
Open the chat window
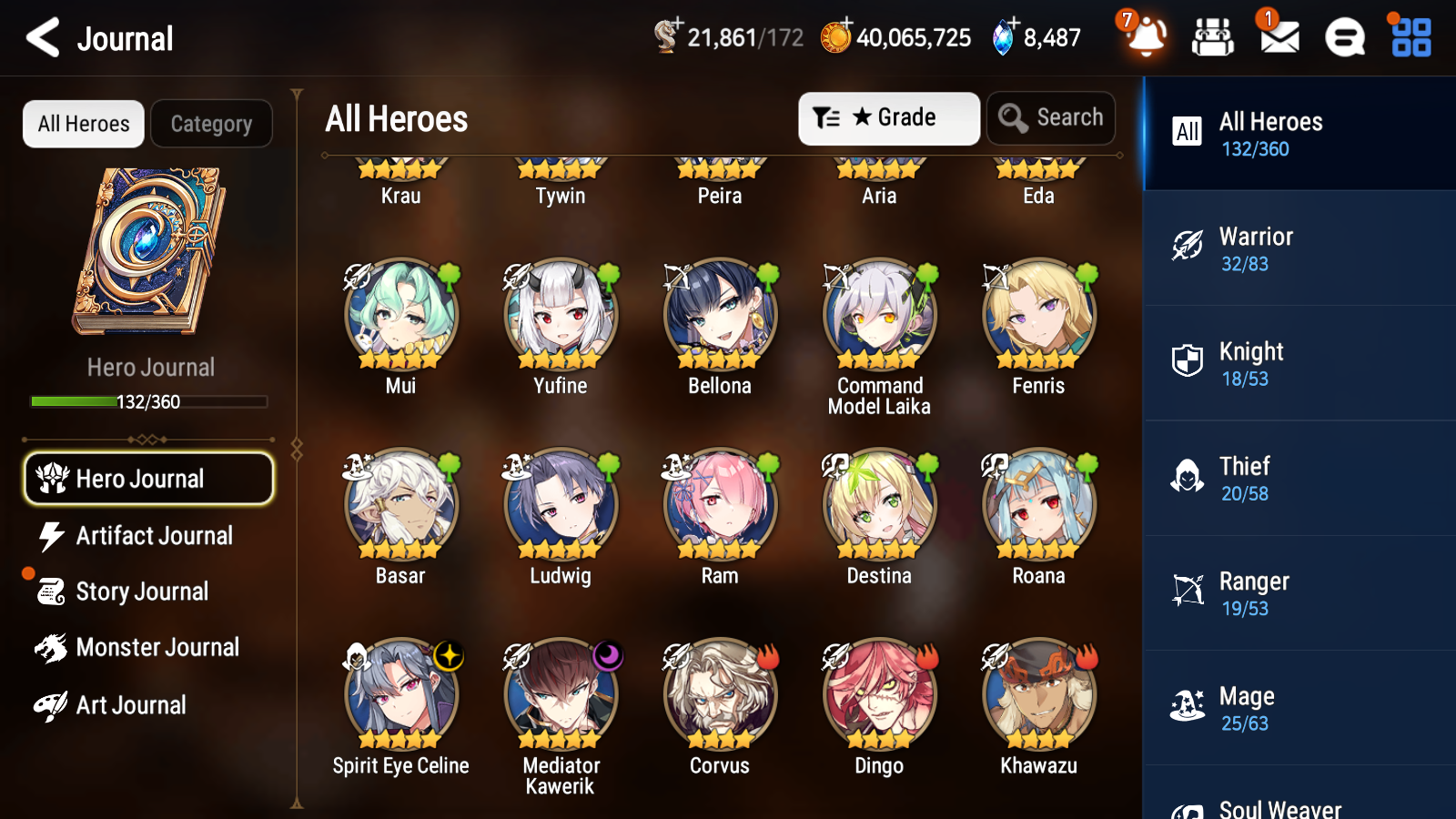click(1343, 38)
